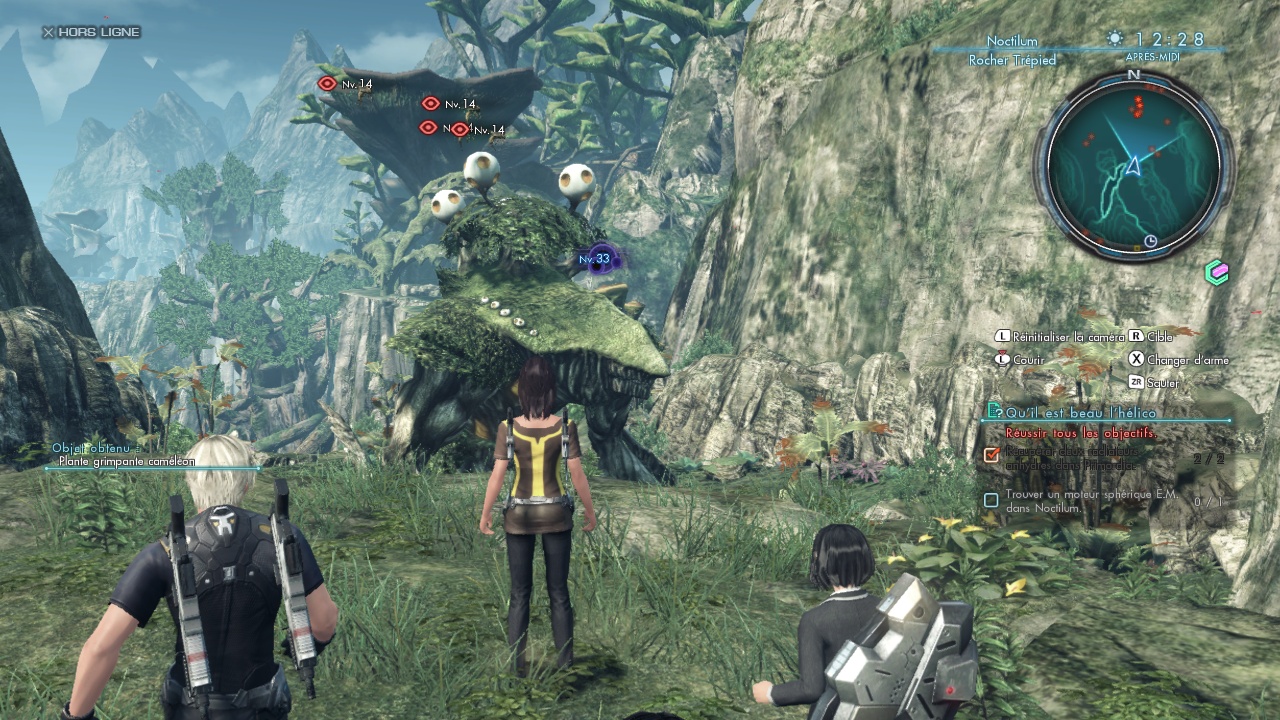Click the clock icon on the minimap rim

point(1150,241)
